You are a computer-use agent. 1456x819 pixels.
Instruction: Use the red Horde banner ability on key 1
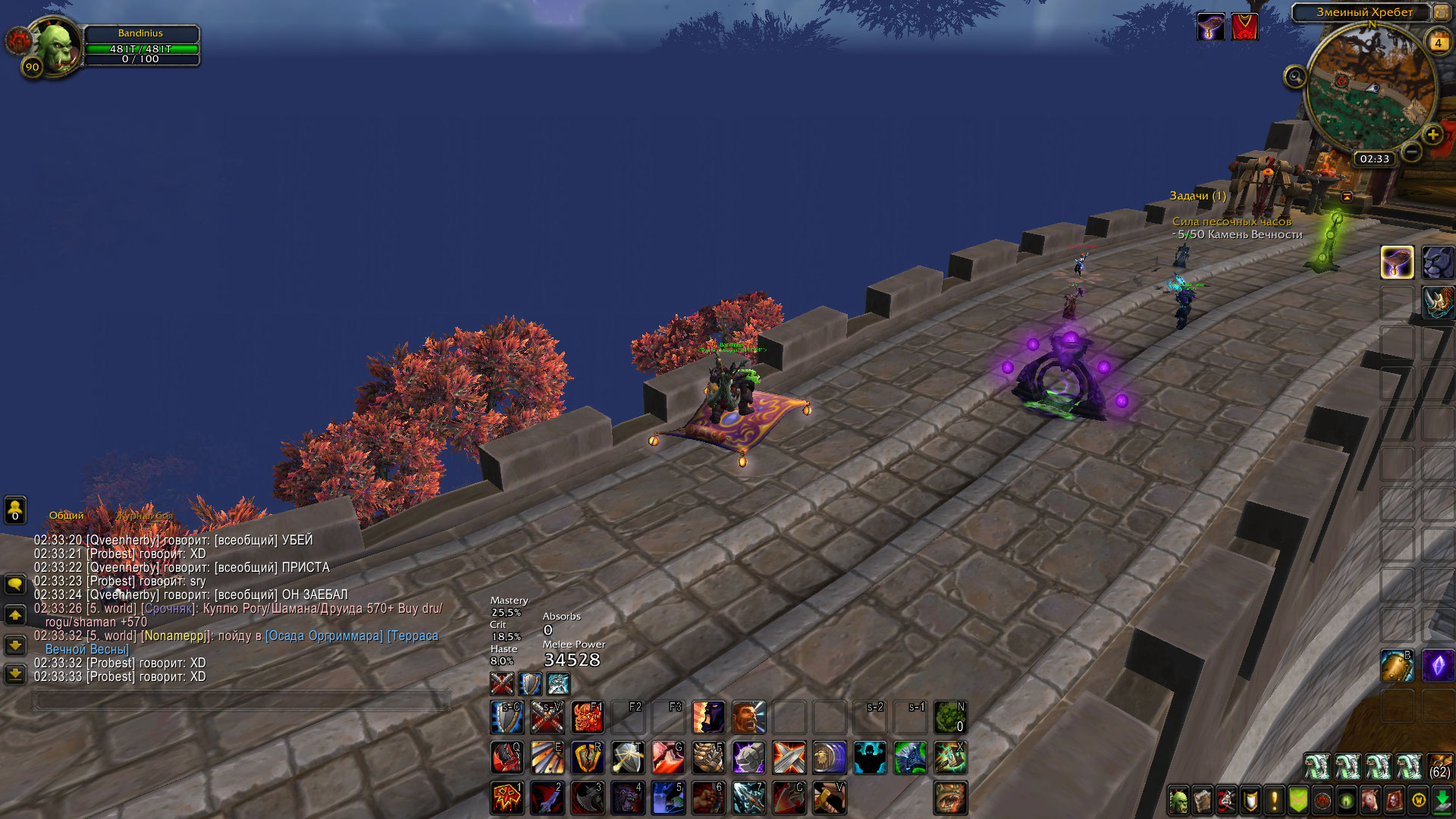pyautogui.click(x=507, y=797)
